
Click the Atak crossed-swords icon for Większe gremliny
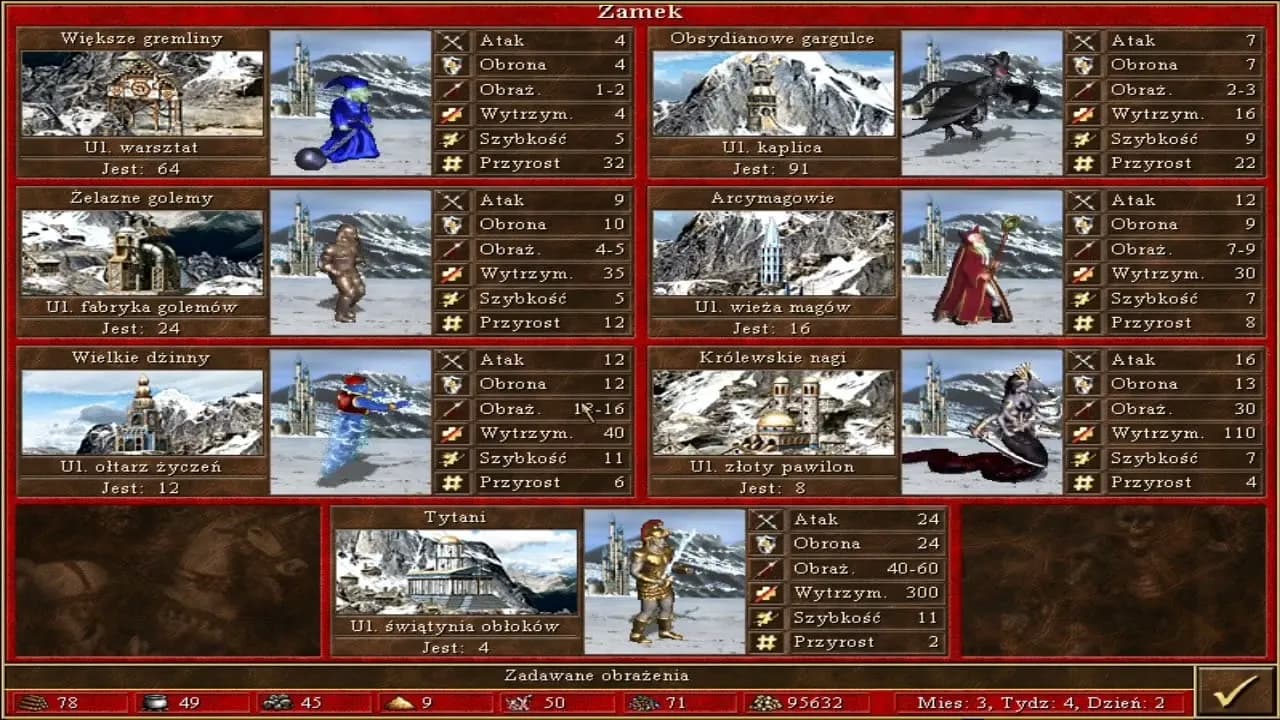point(452,41)
